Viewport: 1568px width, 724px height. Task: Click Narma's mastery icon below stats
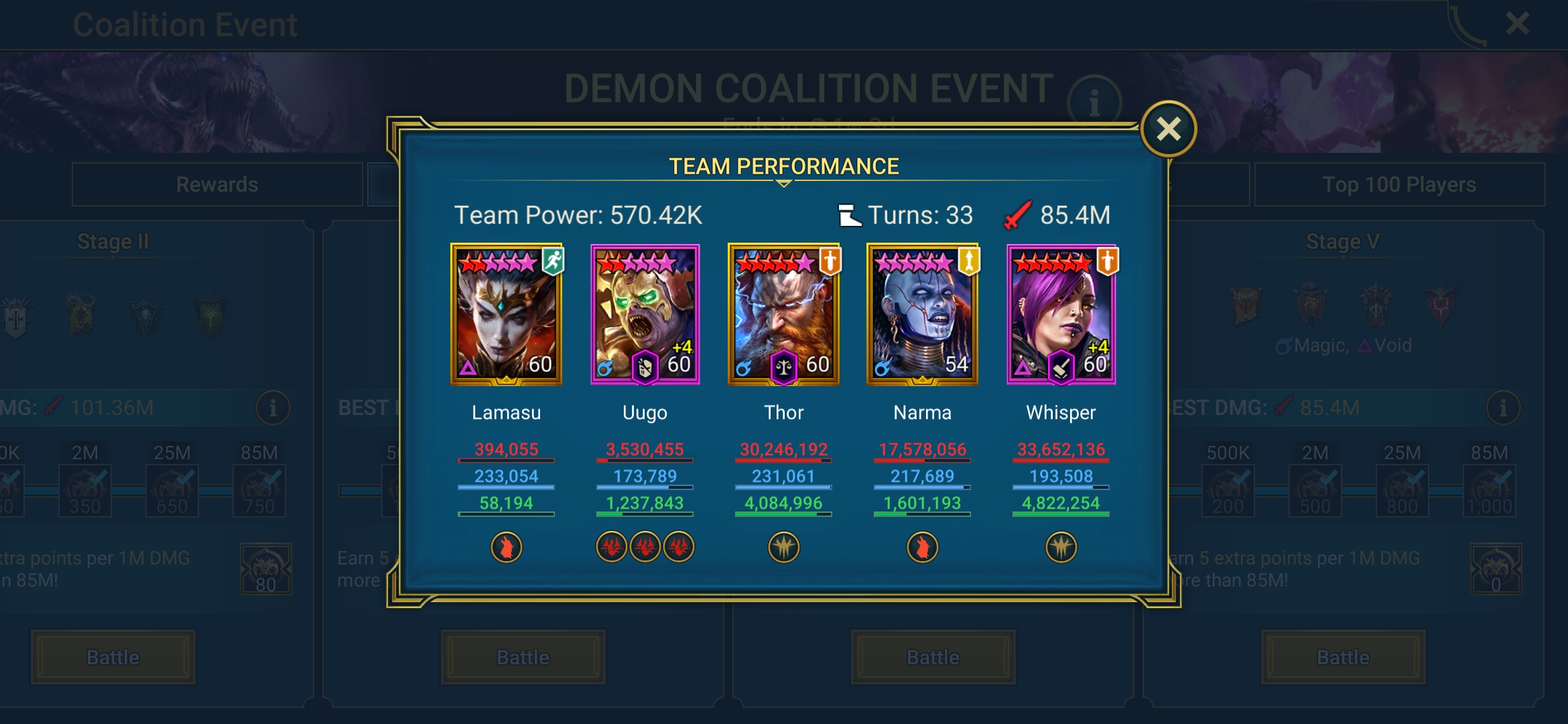923,547
